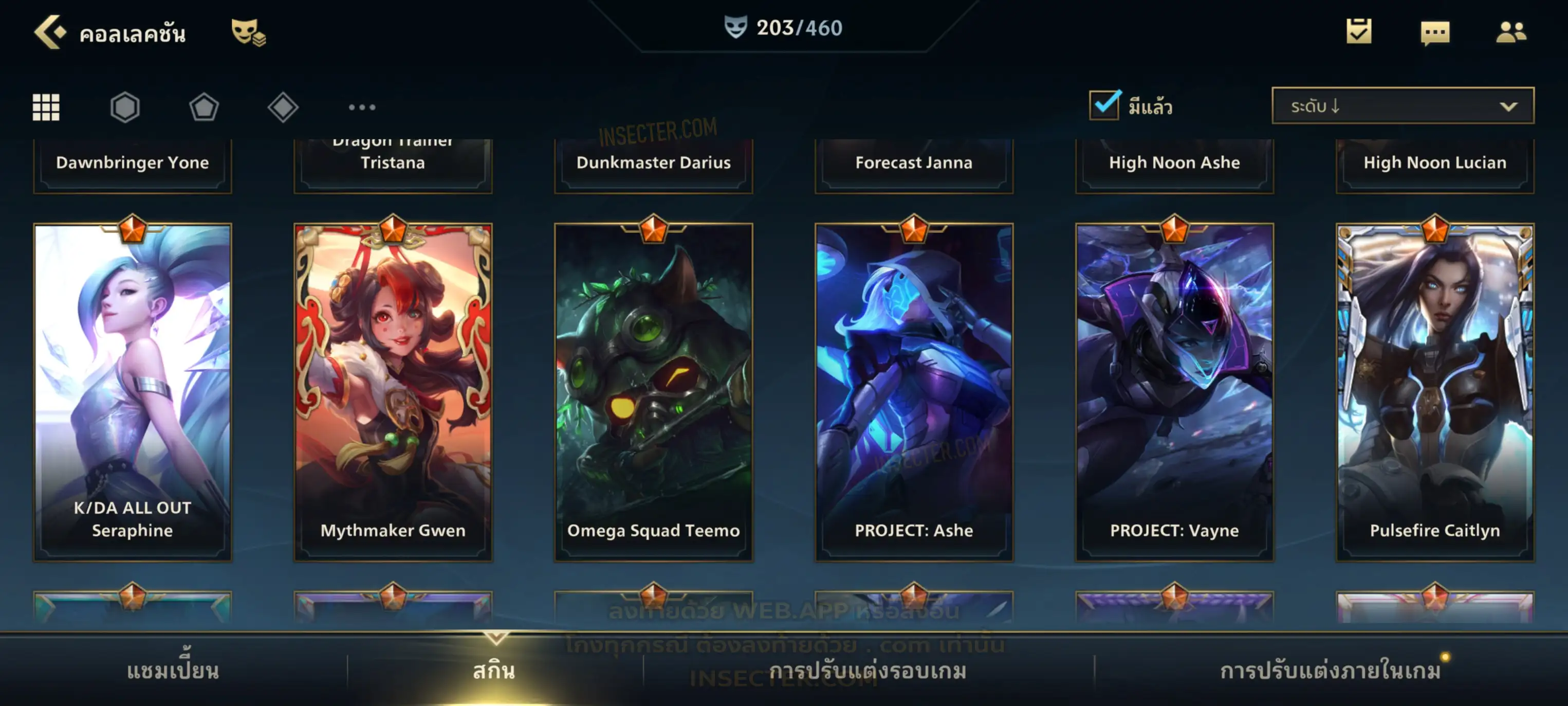Switch to the การปรับแต่งภายในเกม tab
The image size is (1568, 706).
1330,671
